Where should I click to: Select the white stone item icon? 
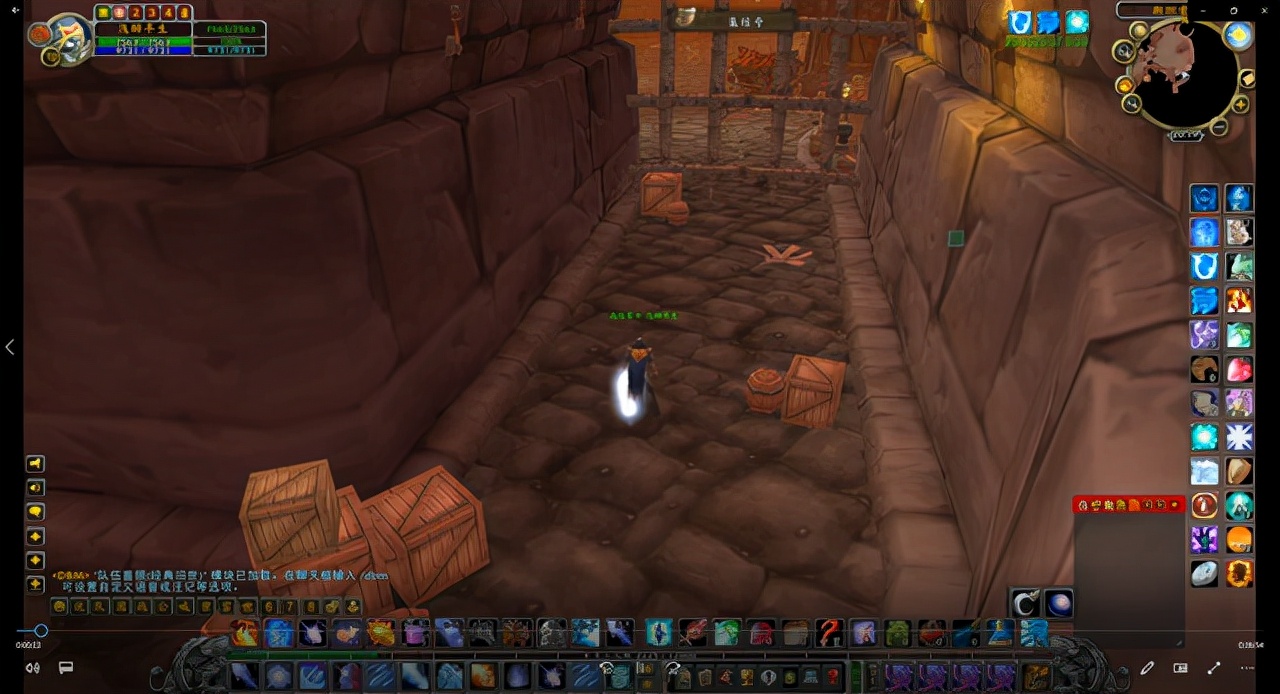(x=1205, y=573)
